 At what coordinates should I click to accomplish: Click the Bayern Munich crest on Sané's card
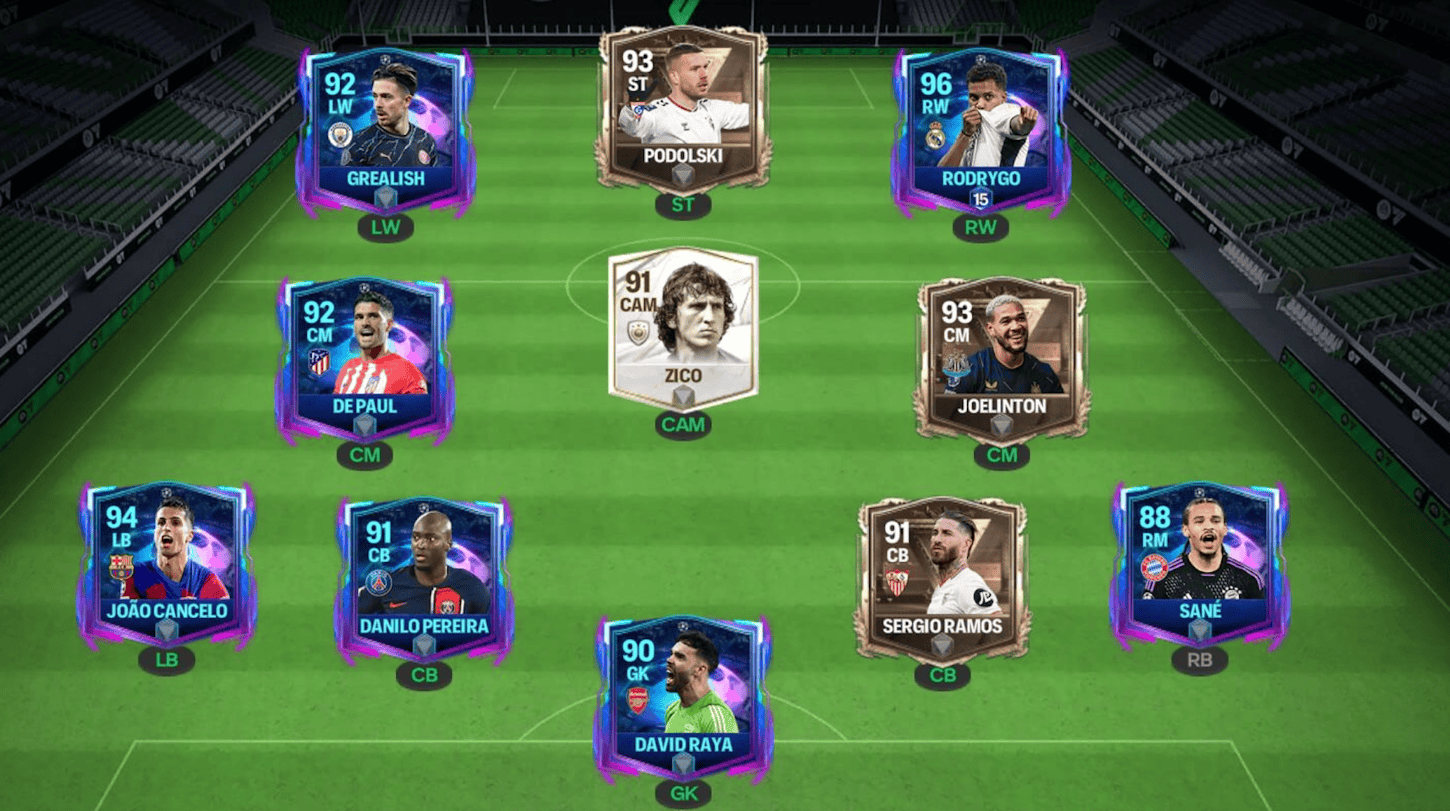coord(1154,566)
